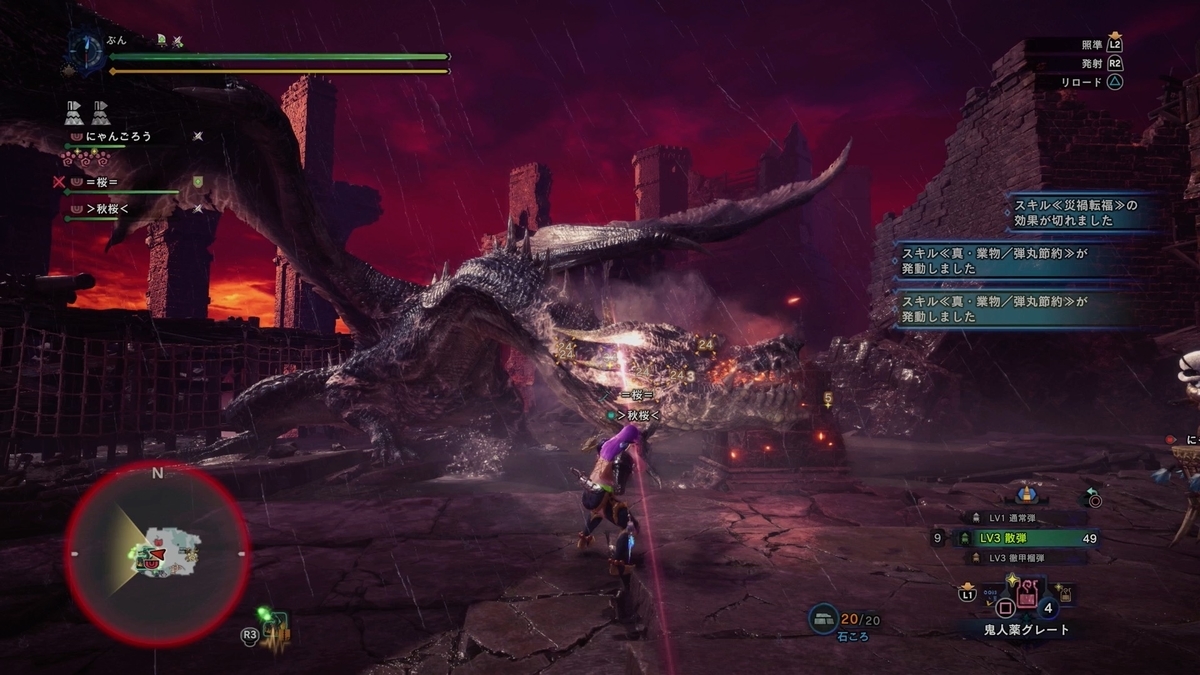The width and height of the screenshot is (1200, 675).
Task: Click the bullet icon above the ammo list
Action: click(1026, 494)
